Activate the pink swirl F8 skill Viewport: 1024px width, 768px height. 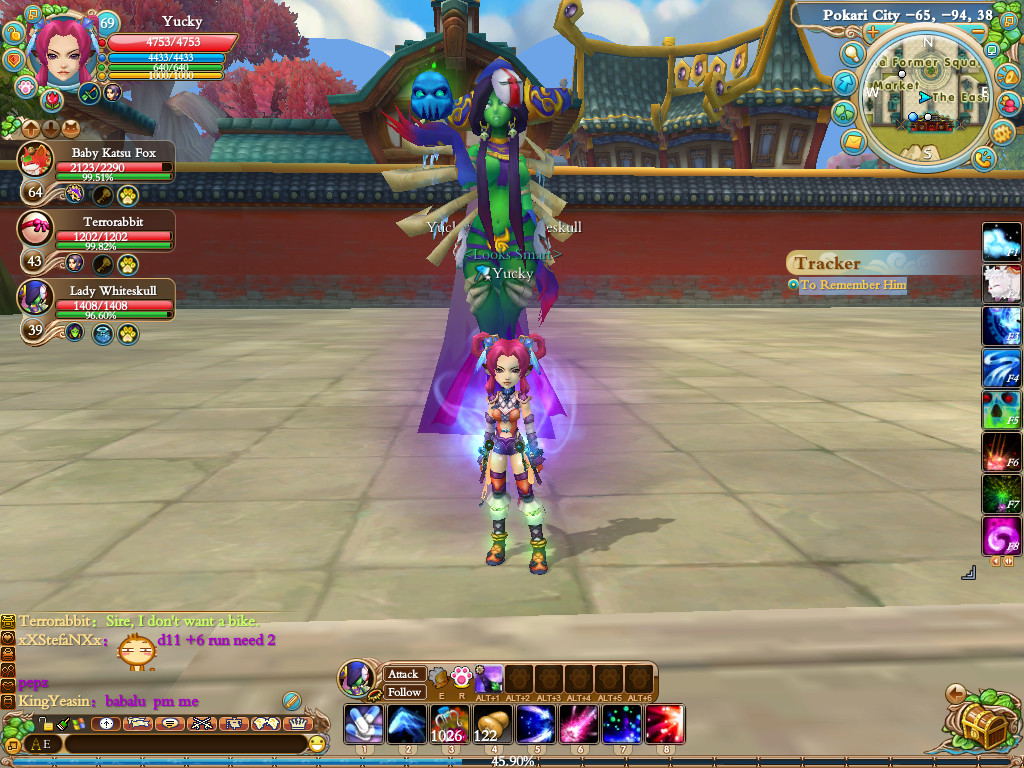tap(1001, 536)
